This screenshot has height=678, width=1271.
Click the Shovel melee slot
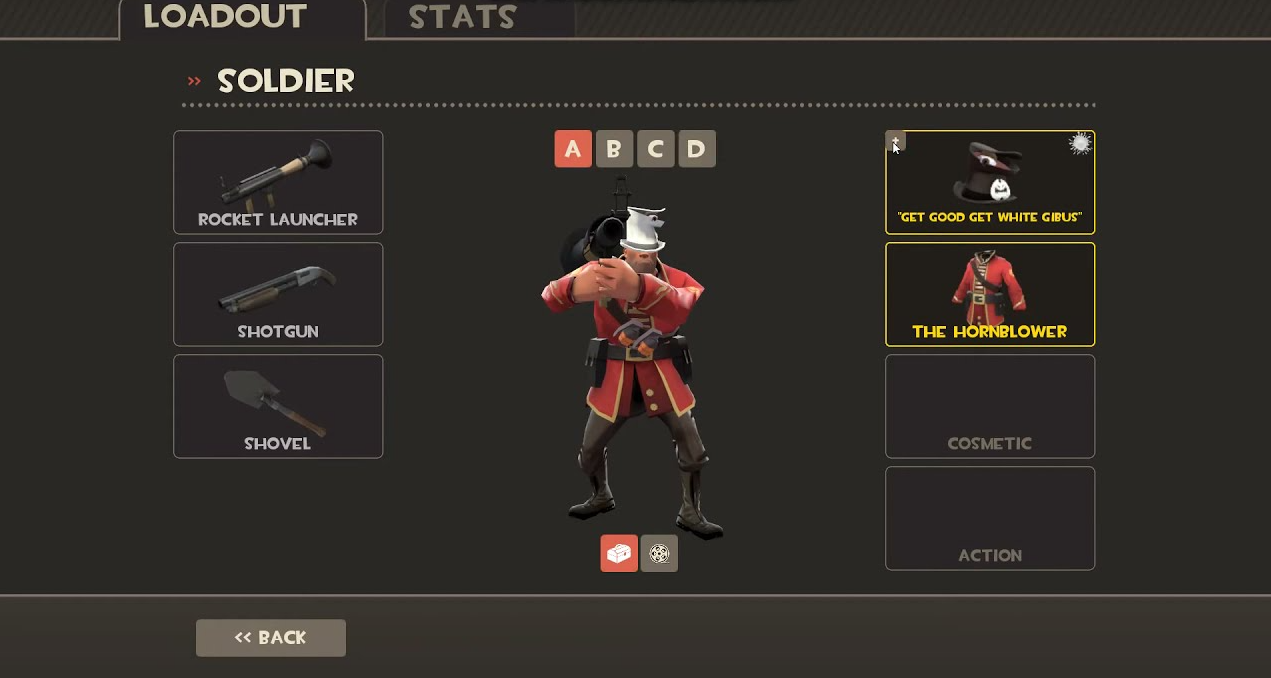(278, 406)
